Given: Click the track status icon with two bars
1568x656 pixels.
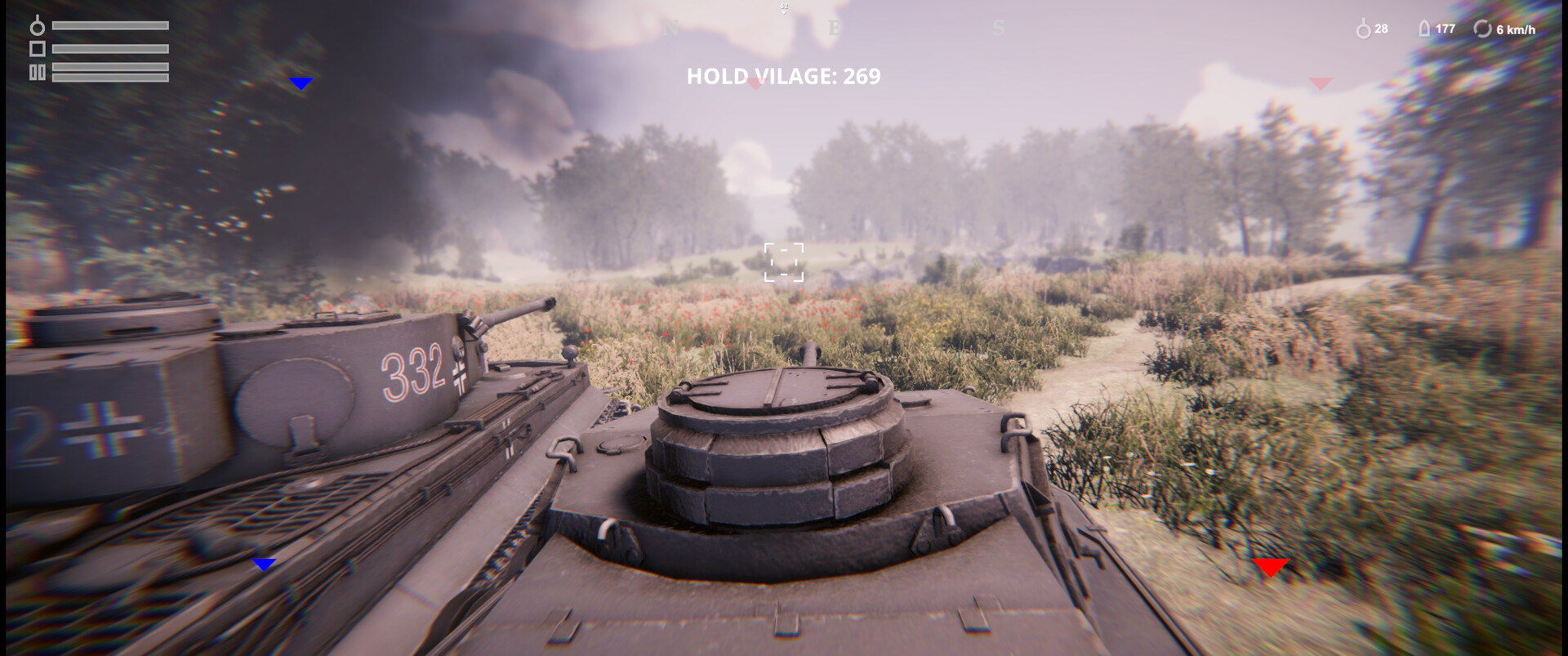Looking at the screenshot, I should [x=37, y=72].
